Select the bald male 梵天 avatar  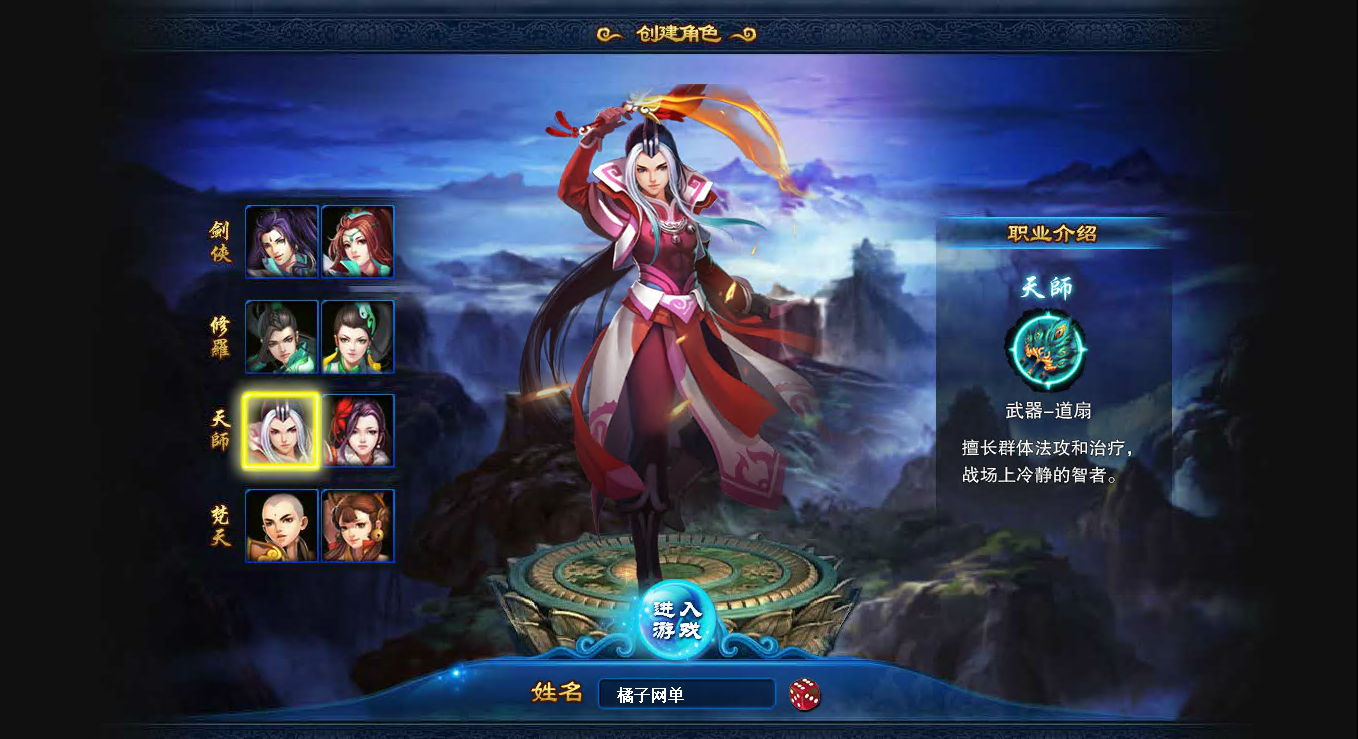[281, 525]
